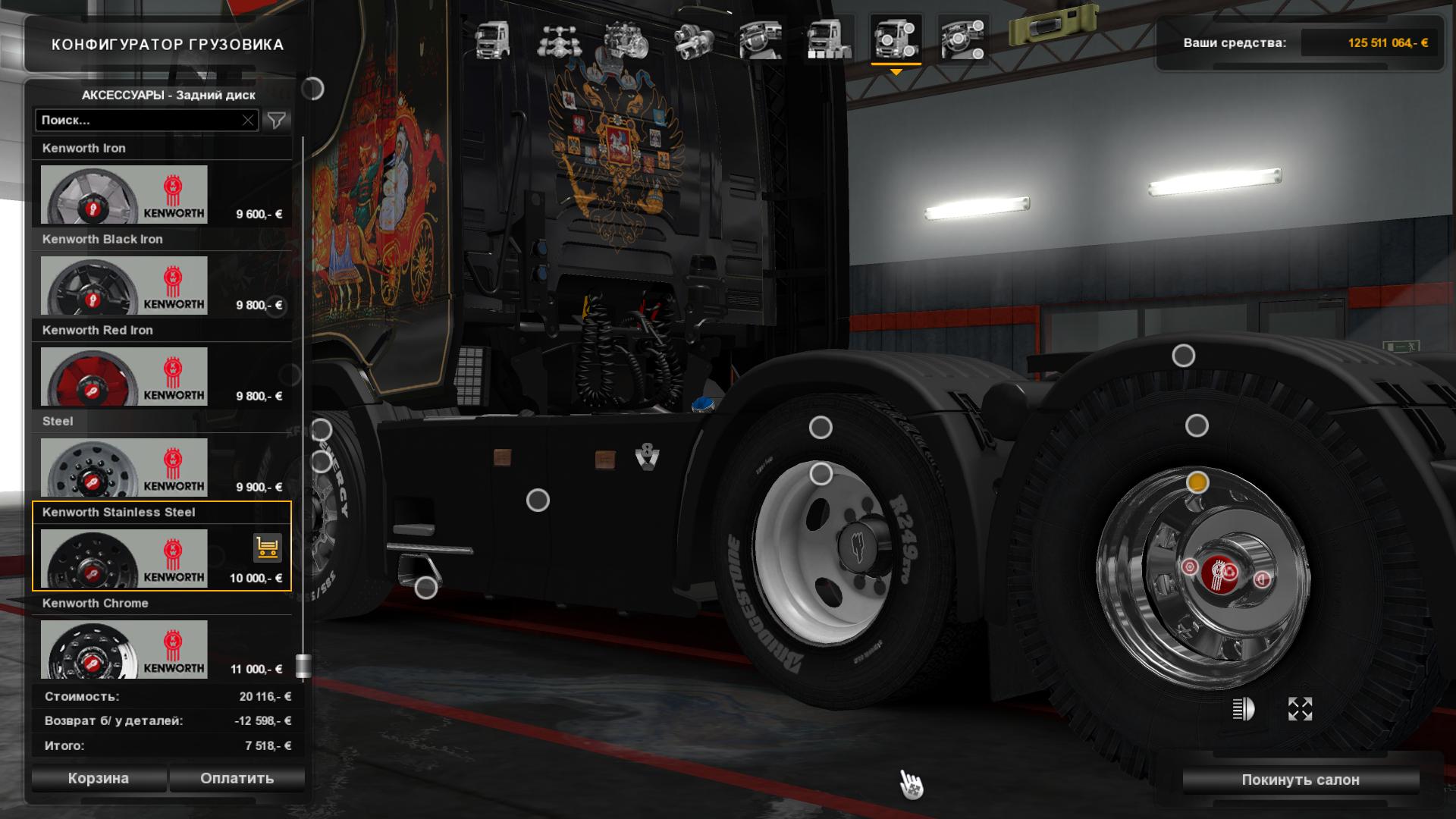Image resolution: width=1456 pixels, height=819 pixels.
Task: Select the Kenworth Iron rear rim
Action: click(124, 194)
